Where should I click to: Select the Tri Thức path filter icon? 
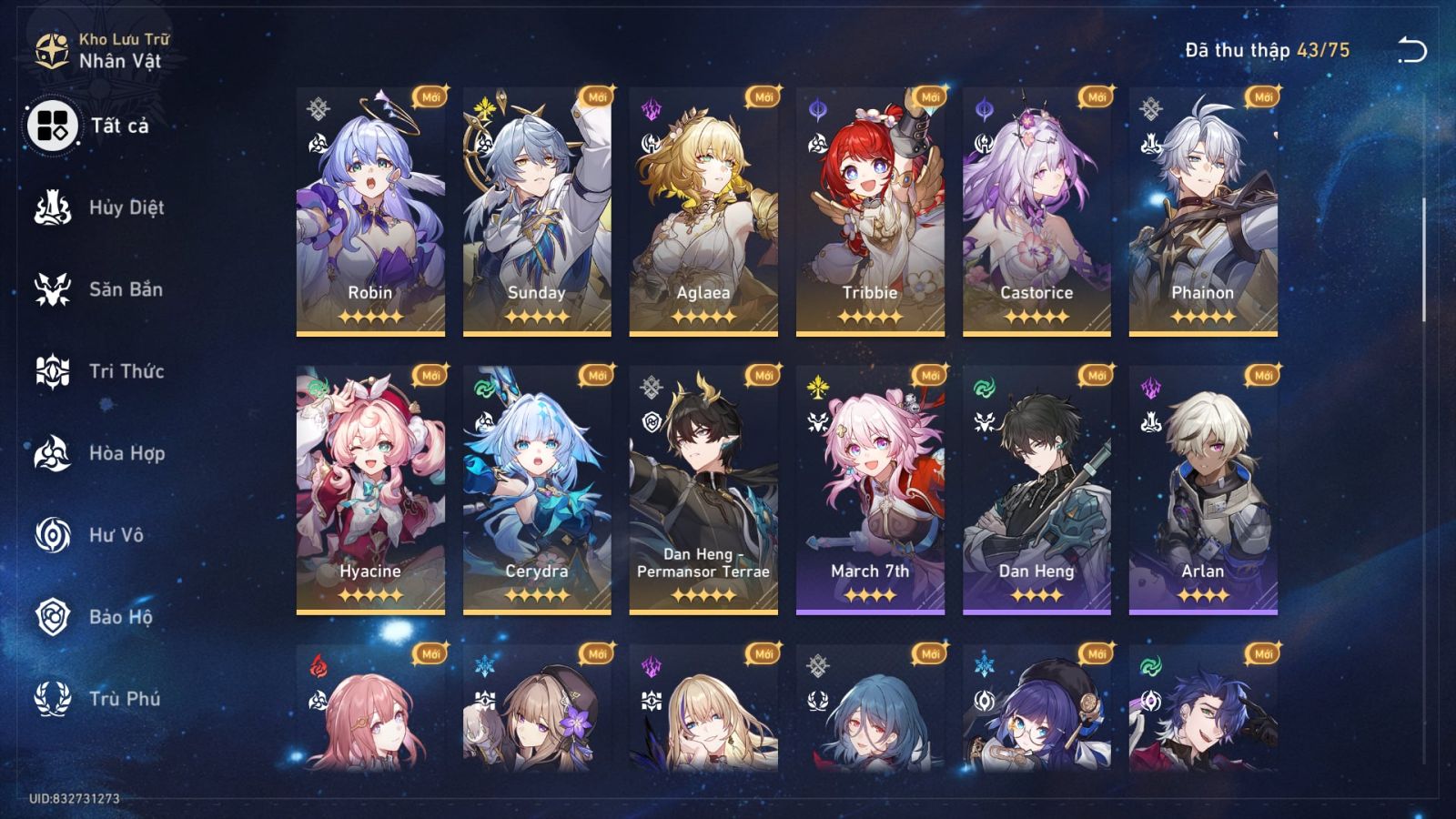pos(52,371)
